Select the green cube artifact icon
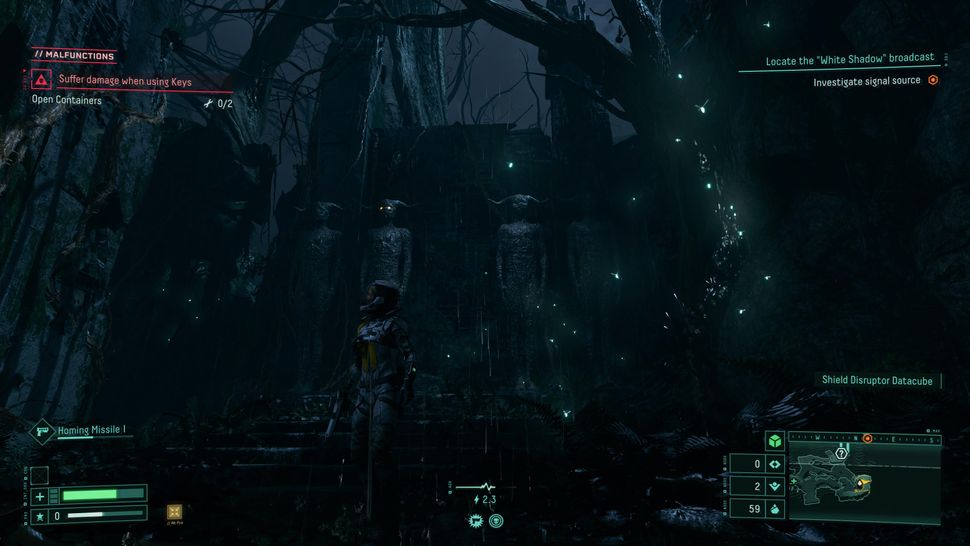The image size is (970, 546). [x=774, y=441]
